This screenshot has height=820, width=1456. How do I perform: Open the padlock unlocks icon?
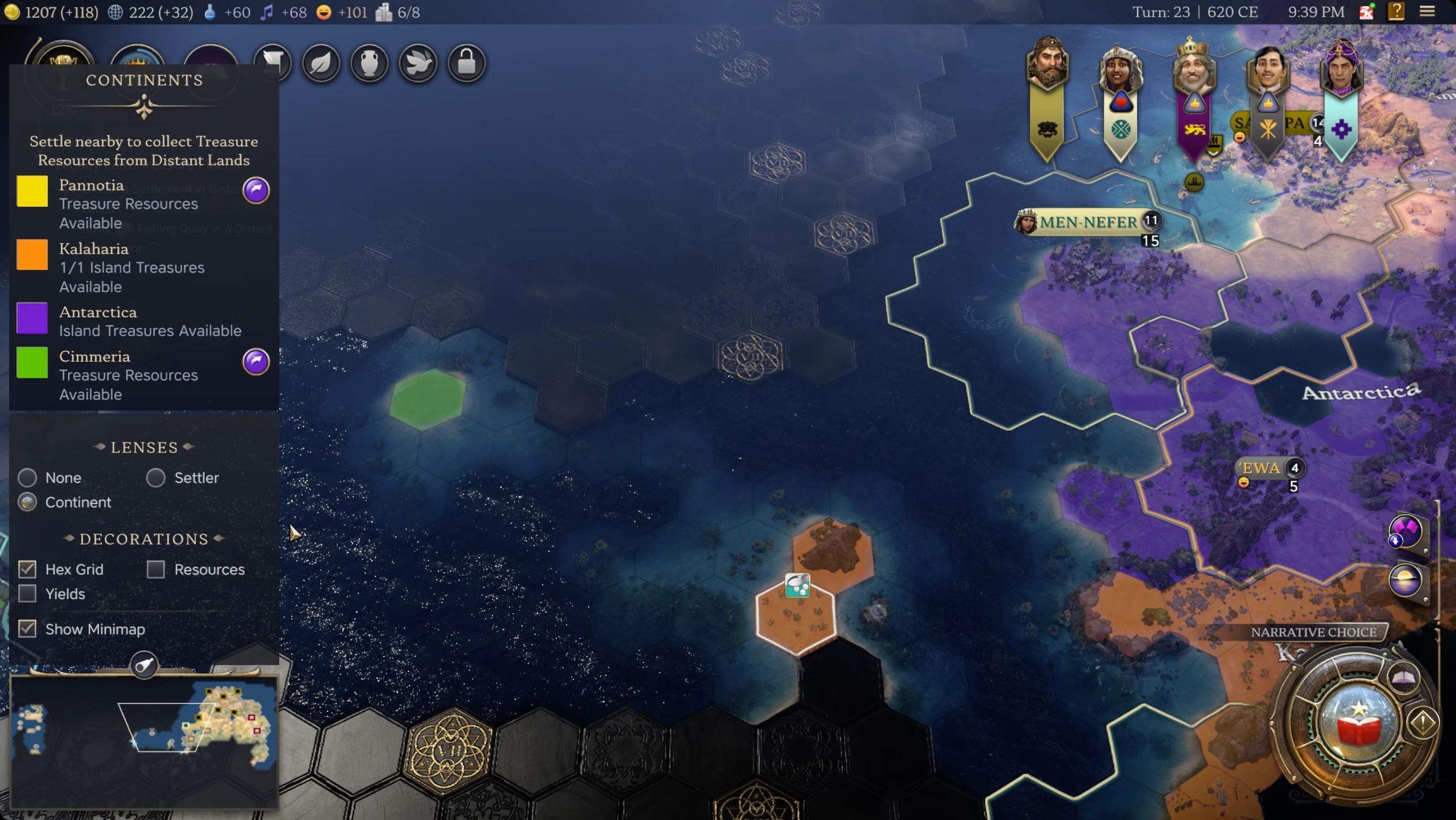coord(466,63)
